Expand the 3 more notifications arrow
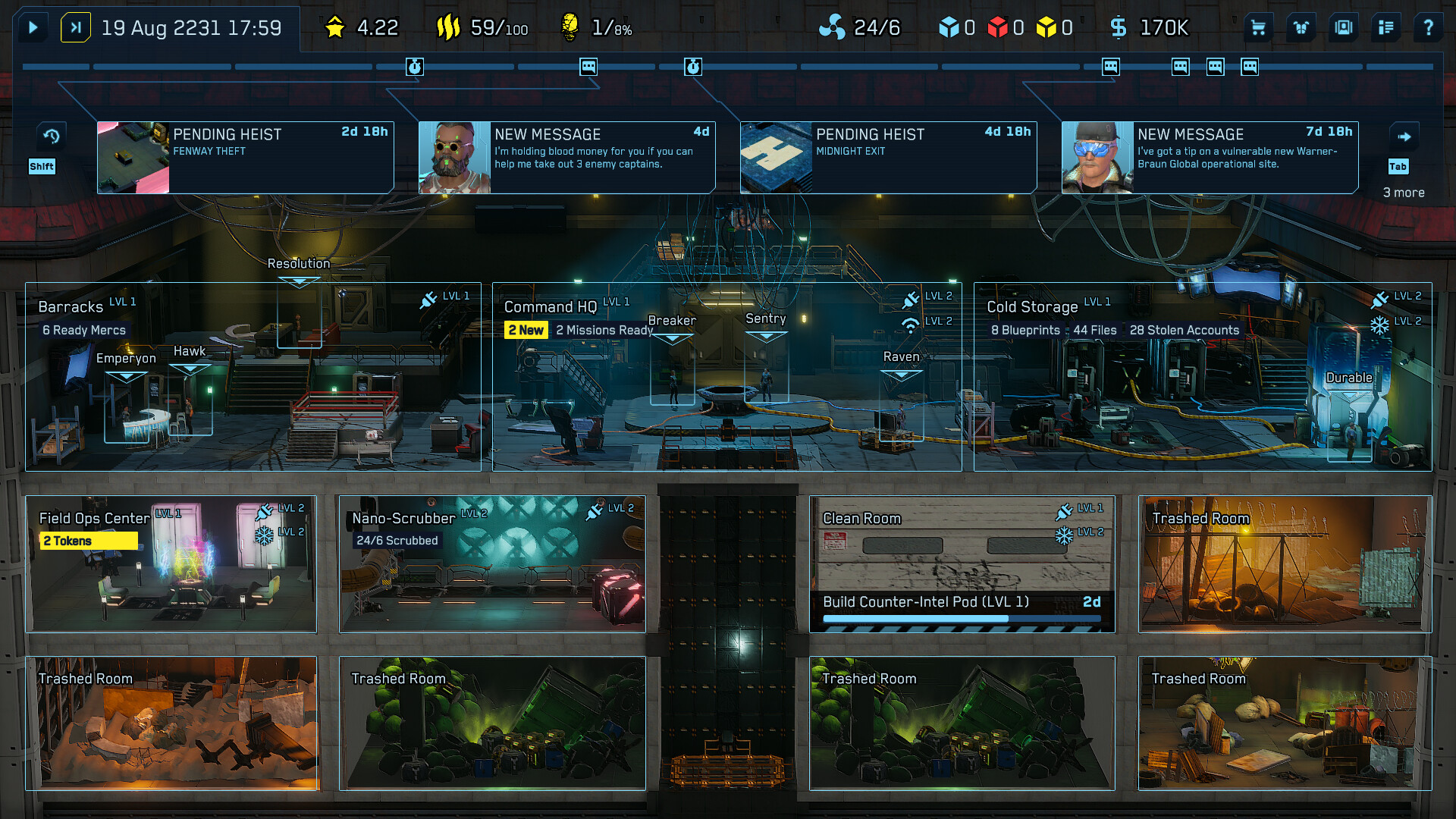This screenshot has width=1456, height=819. tap(1404, 135)
